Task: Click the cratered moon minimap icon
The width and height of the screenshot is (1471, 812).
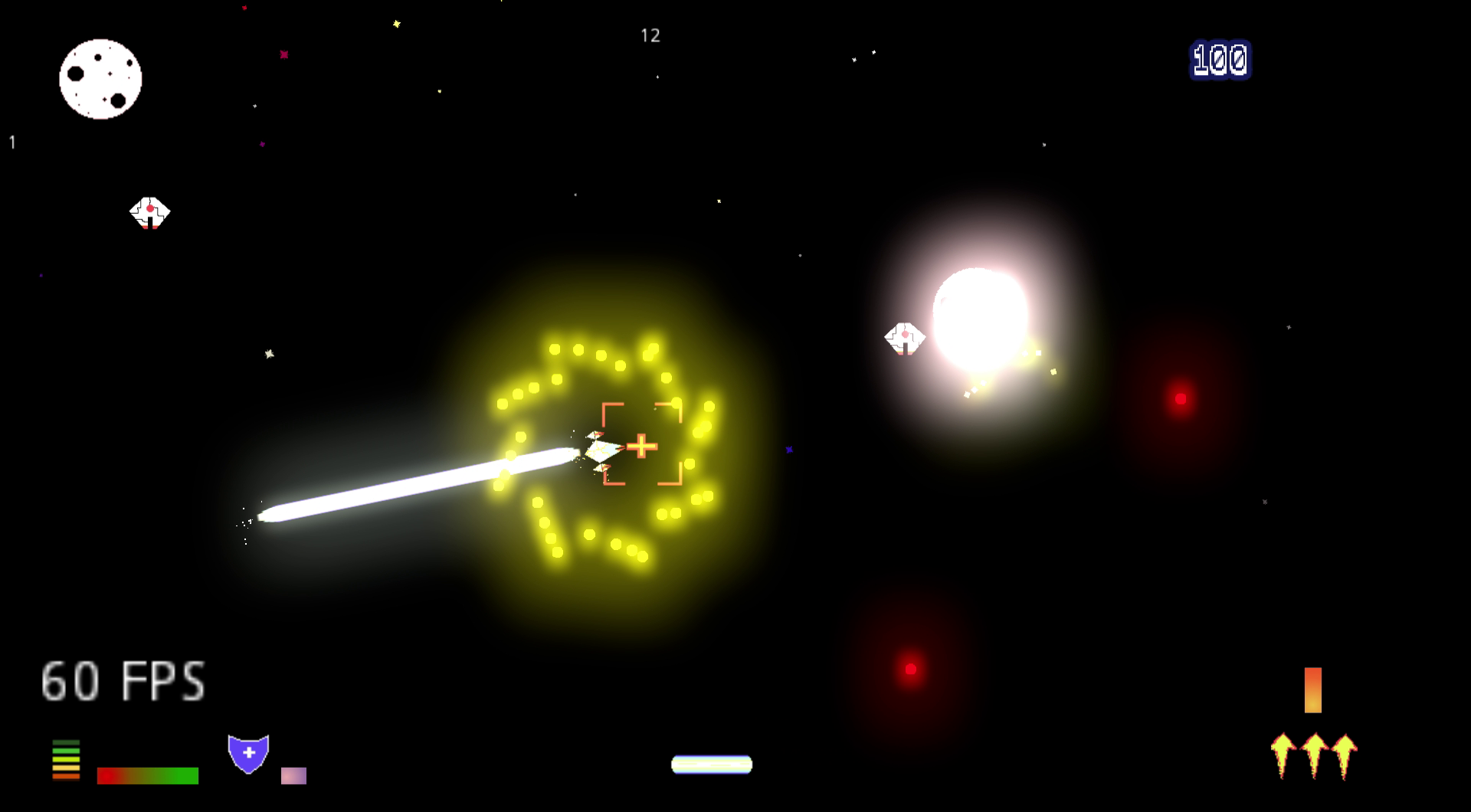Action: 100,80
